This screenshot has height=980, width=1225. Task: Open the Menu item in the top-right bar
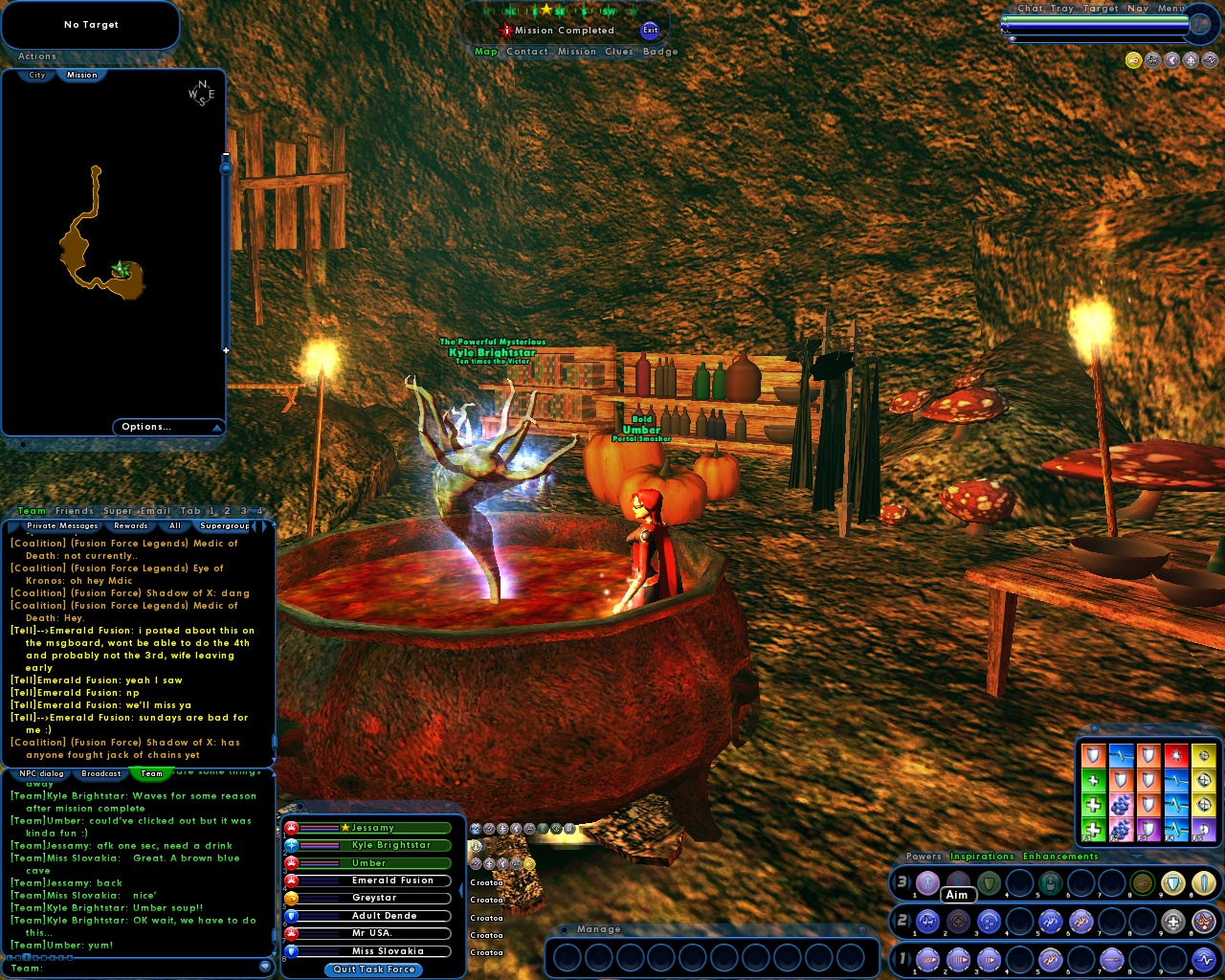pyautogui.click(x=1171, y=8)
